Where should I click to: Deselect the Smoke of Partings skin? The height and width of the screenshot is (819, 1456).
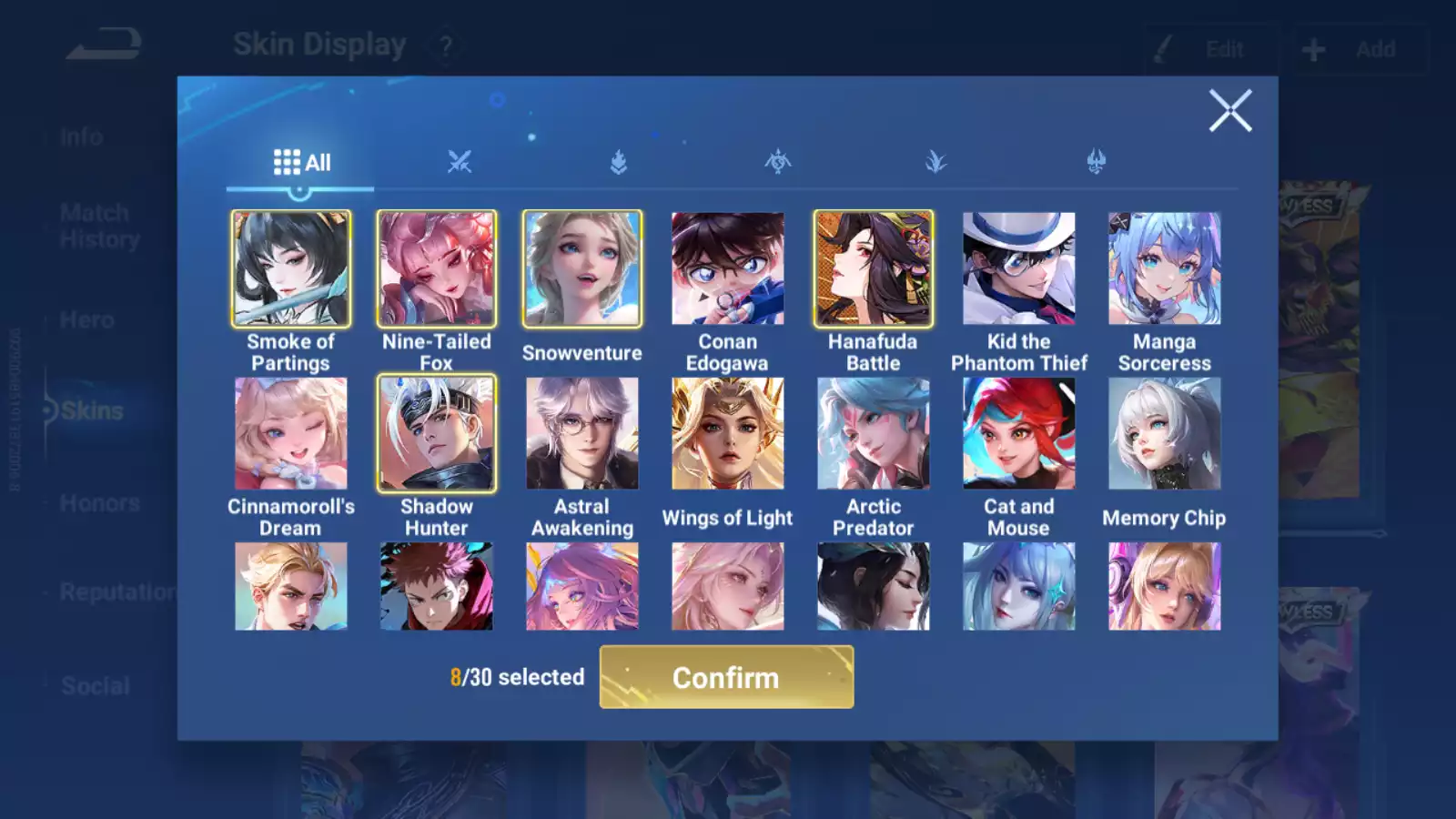(x=290, y=268)
